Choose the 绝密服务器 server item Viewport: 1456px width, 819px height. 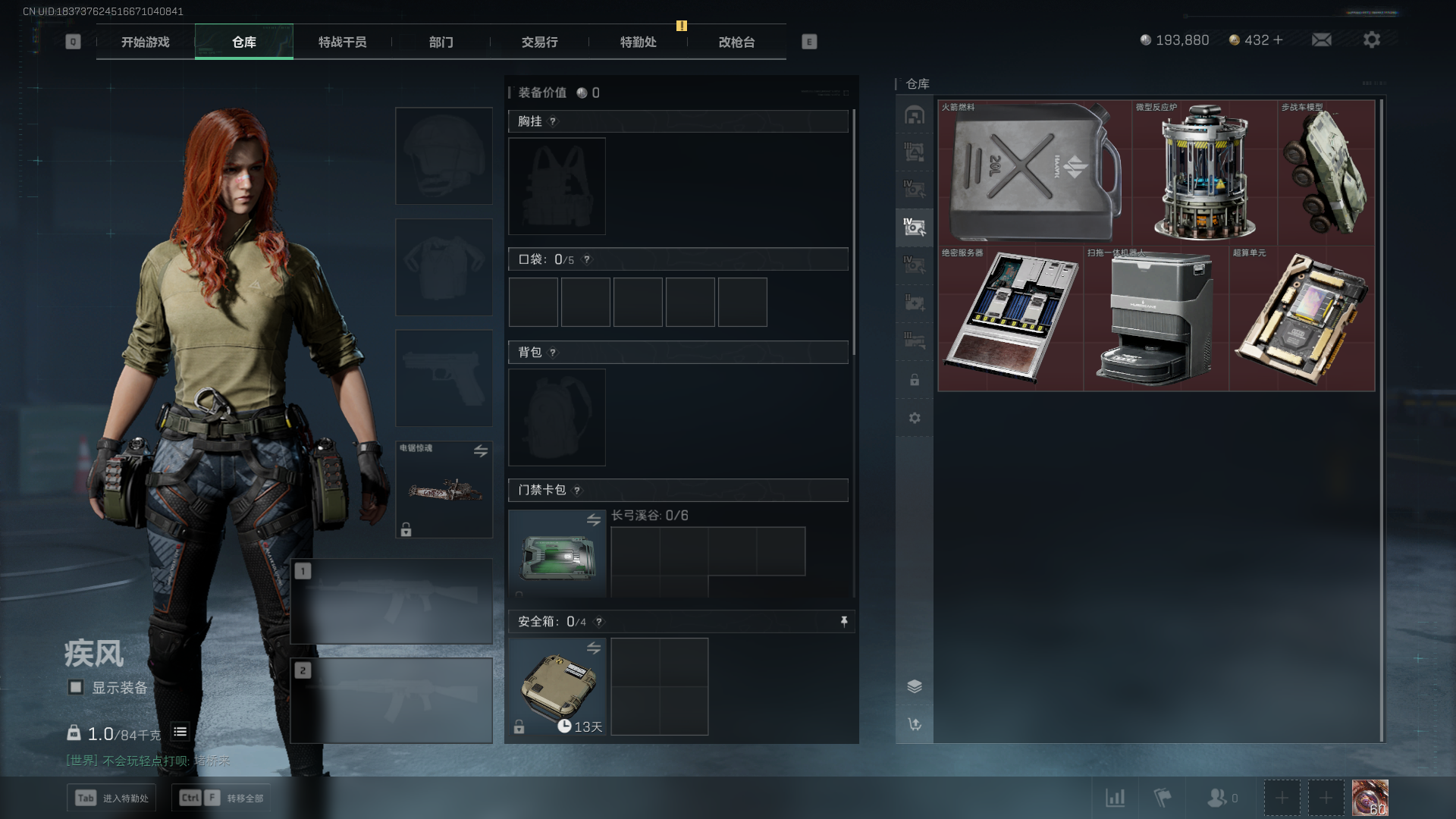pyautogui.click(x=1010, y=318)
